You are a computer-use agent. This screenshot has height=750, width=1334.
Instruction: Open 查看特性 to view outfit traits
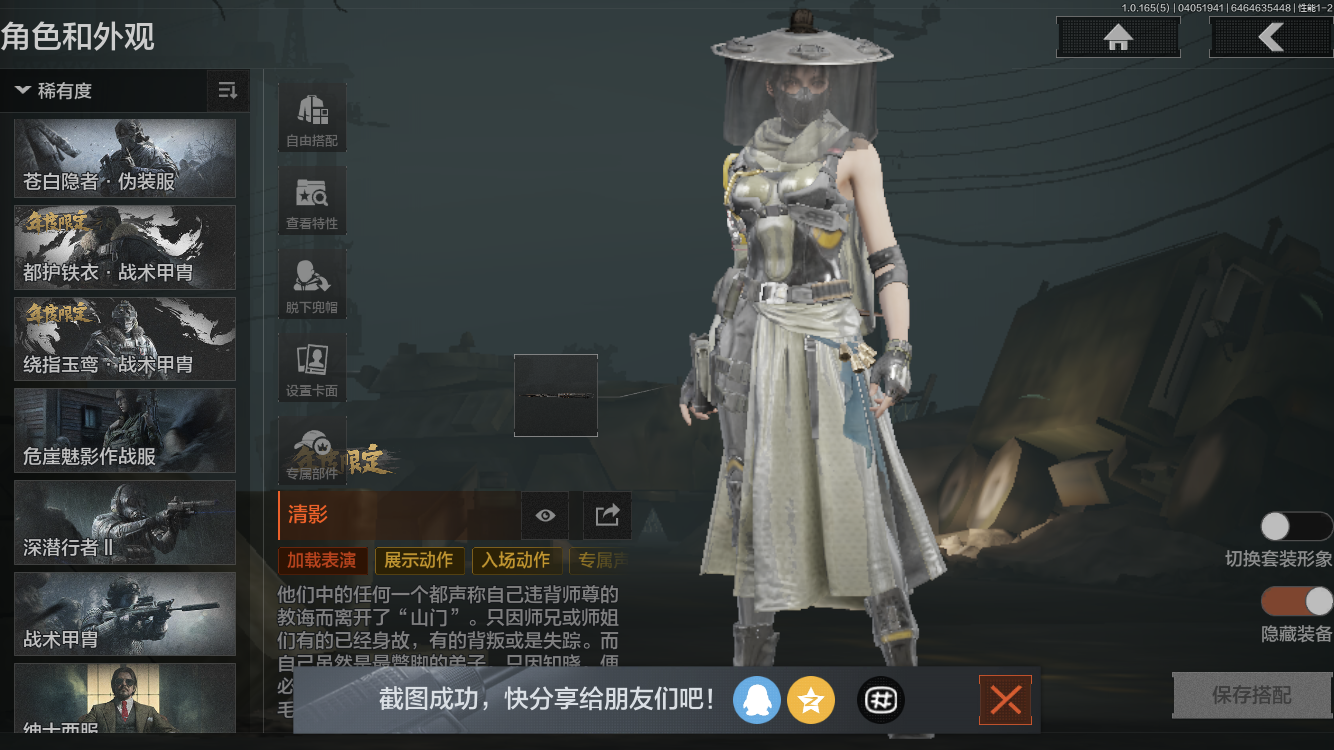click(x=311, y=200)
